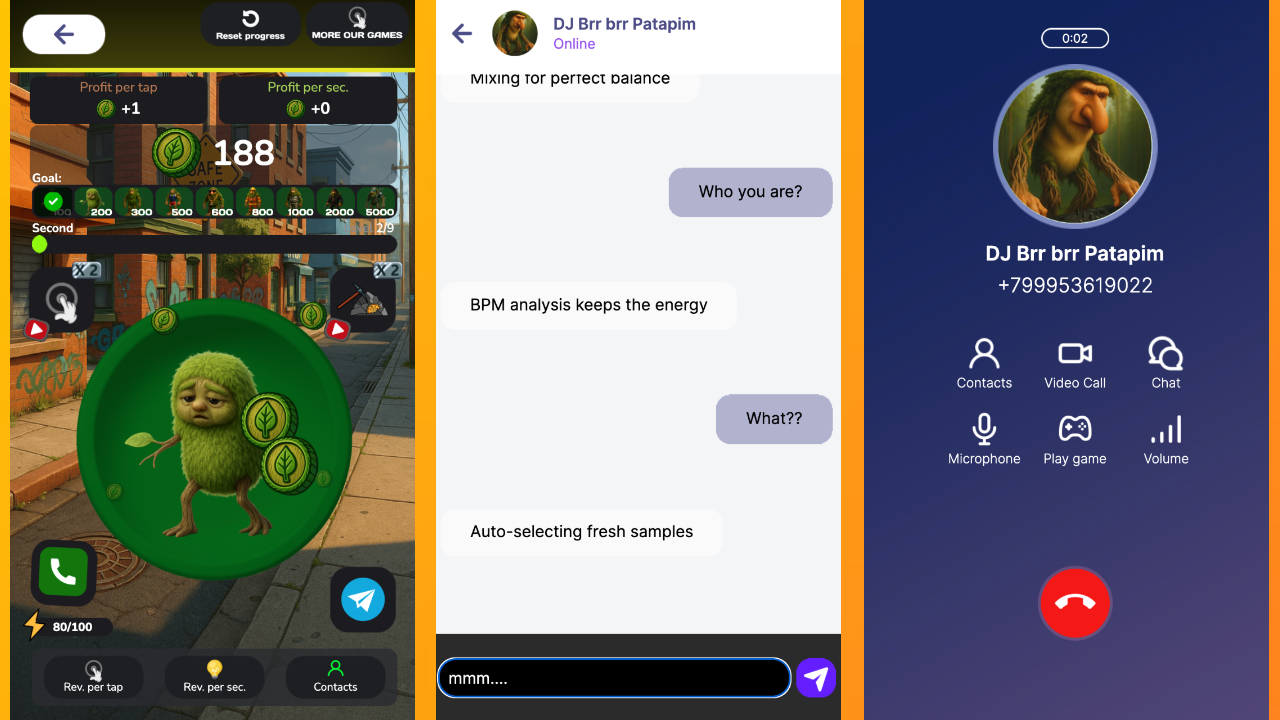
Task: Open Play game from the call screen
Action: pyautogui.click(x=1074, y=428)
